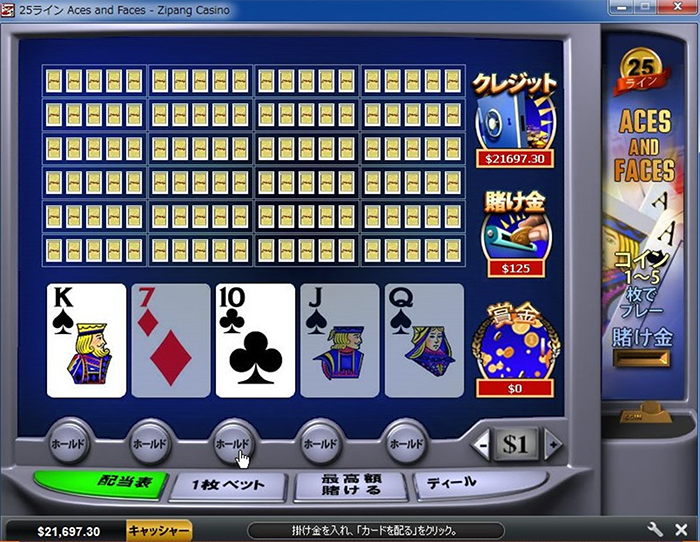The image size is (700, 542).
Task: Decrease coin value with the minus arrow
Action: pos(482,442)
